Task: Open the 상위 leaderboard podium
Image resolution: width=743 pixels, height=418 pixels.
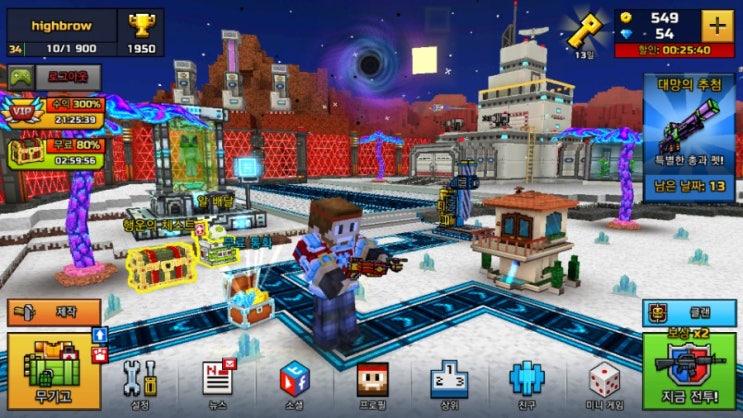Action: coord(448,381)
